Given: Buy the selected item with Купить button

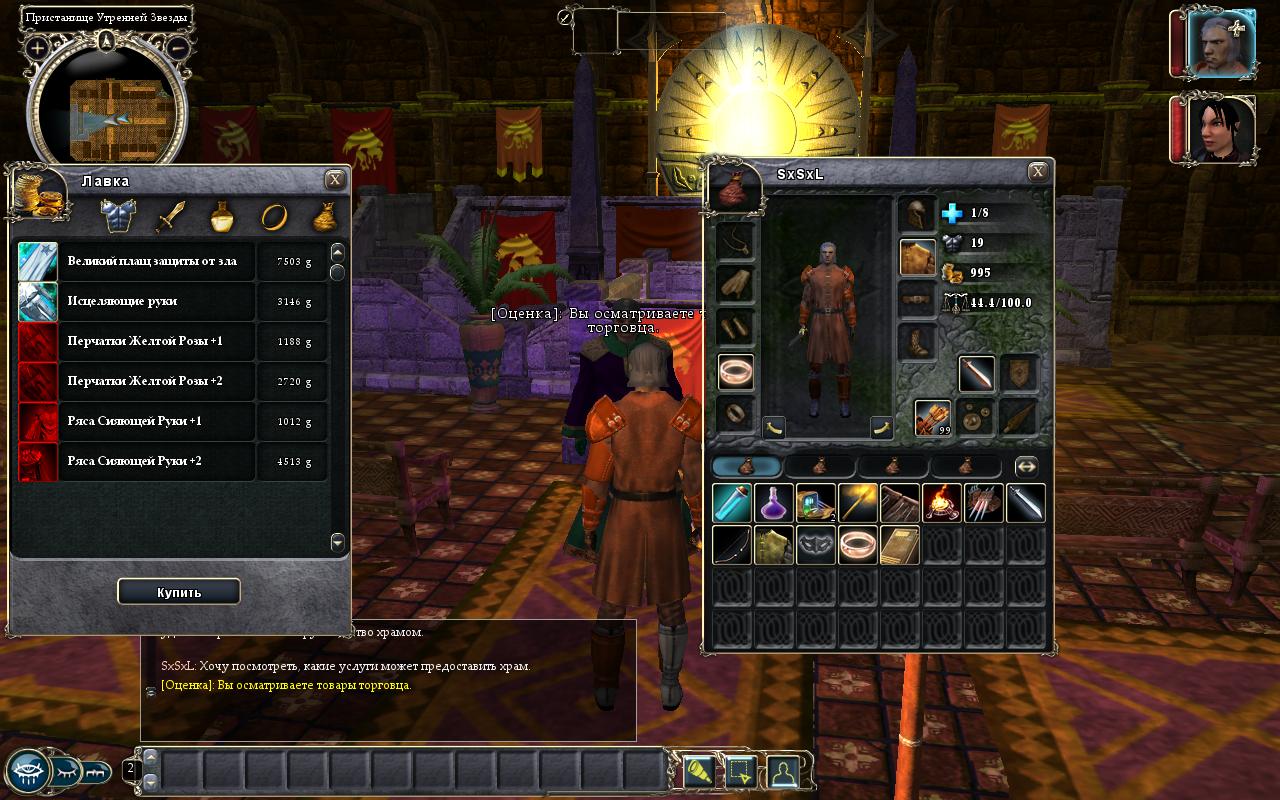Looking at the screenshot, I should coord(178,592).
